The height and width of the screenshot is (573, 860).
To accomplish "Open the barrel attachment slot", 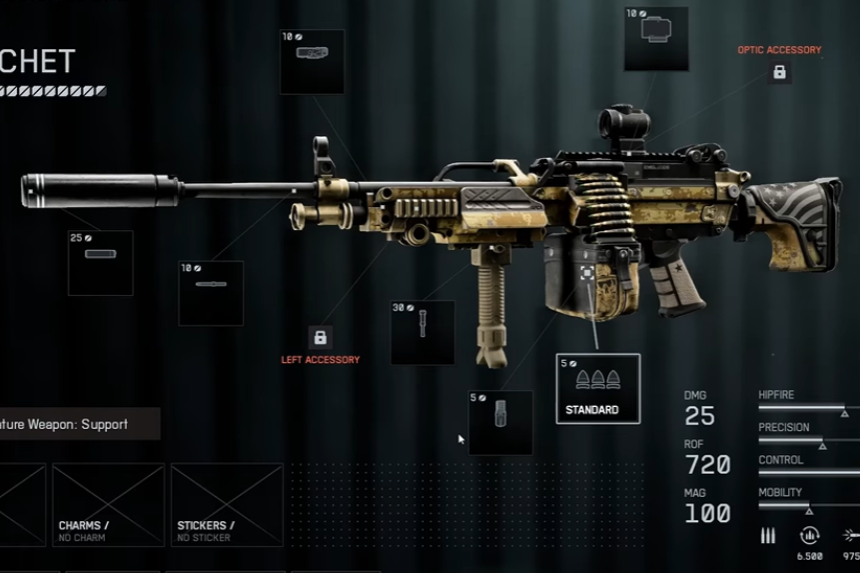I will point(210,292).
